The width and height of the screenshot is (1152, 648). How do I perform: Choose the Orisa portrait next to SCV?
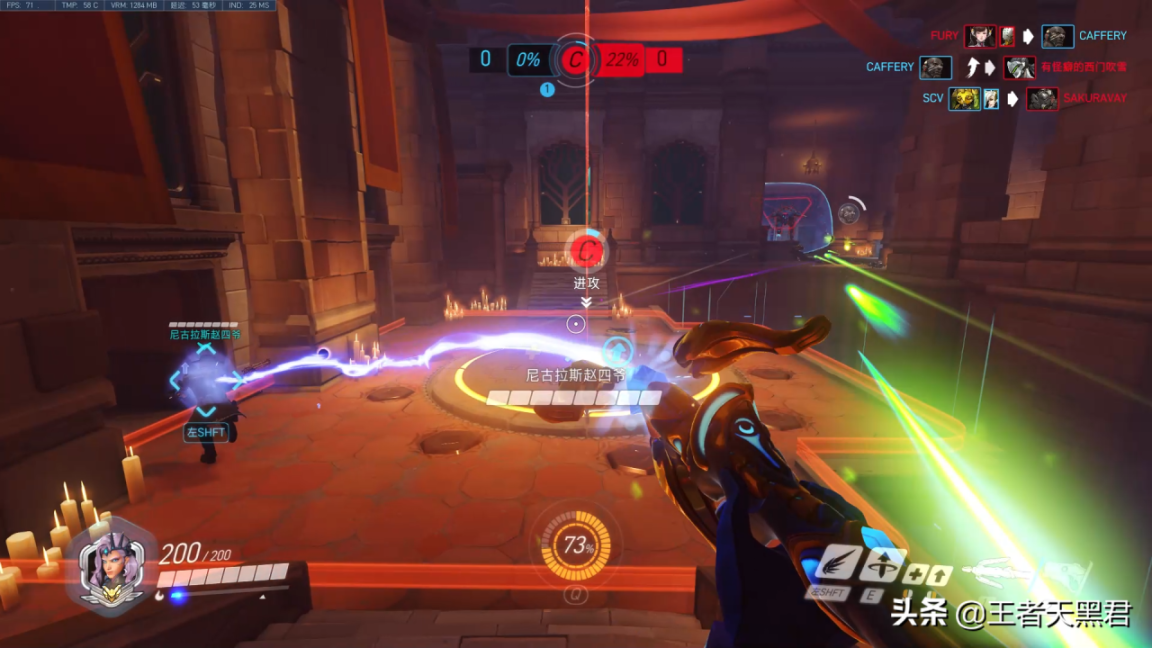tap(965, 99)
